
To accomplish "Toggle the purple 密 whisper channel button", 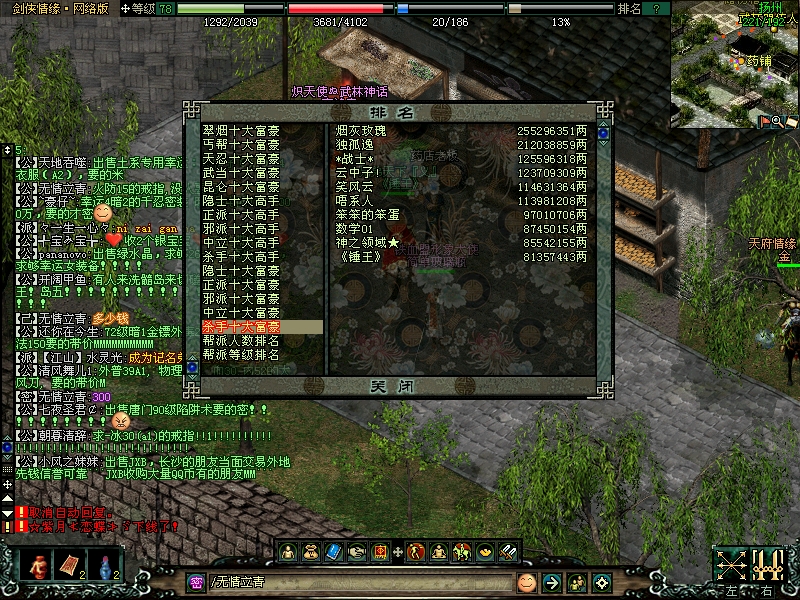I will click(196, 582).
